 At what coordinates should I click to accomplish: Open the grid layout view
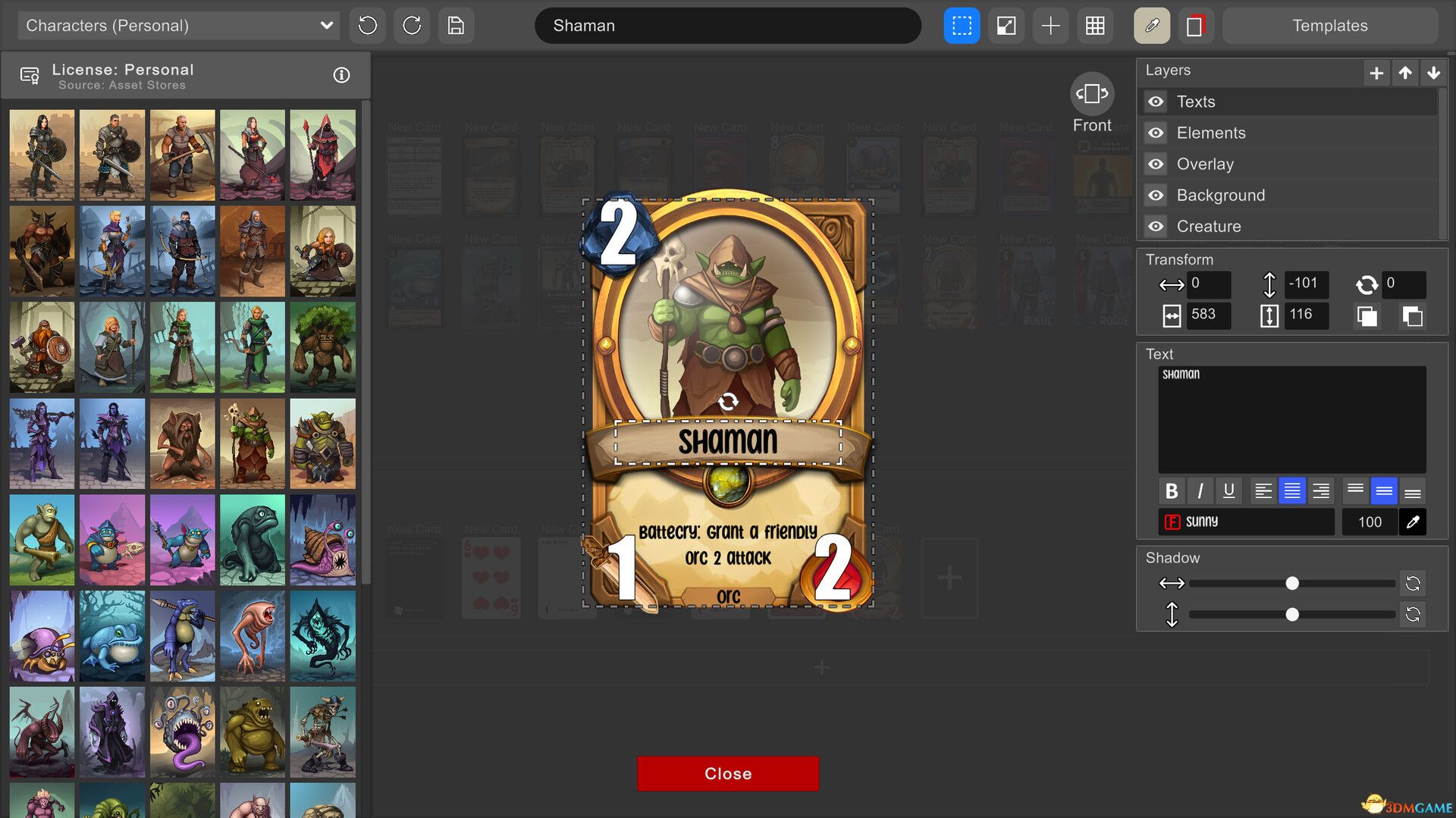coord(1095,25)
